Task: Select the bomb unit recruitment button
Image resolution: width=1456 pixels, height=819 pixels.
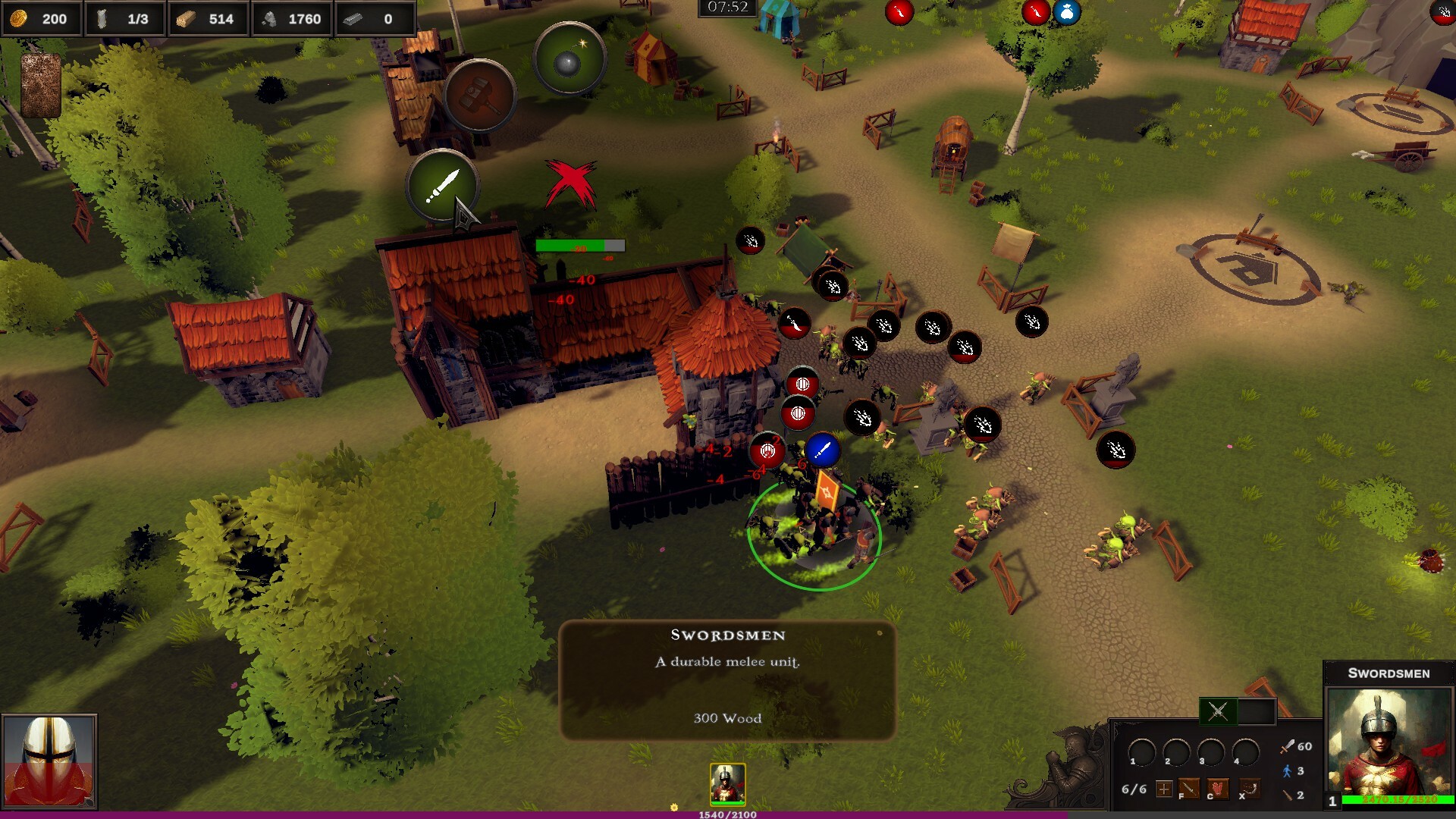Action: pos(569,60)
